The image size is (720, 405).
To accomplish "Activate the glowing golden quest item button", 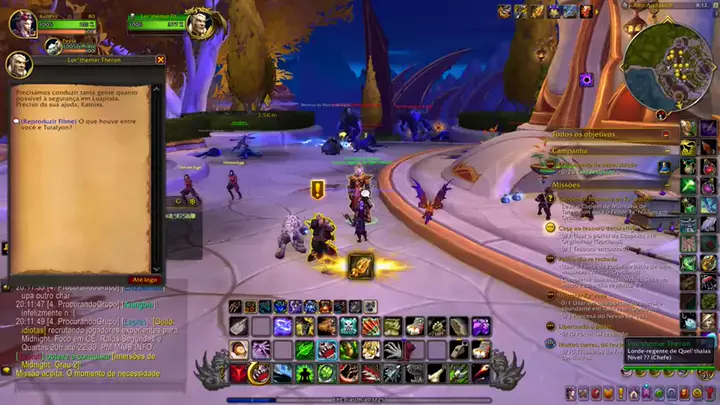I will point(360,265).
